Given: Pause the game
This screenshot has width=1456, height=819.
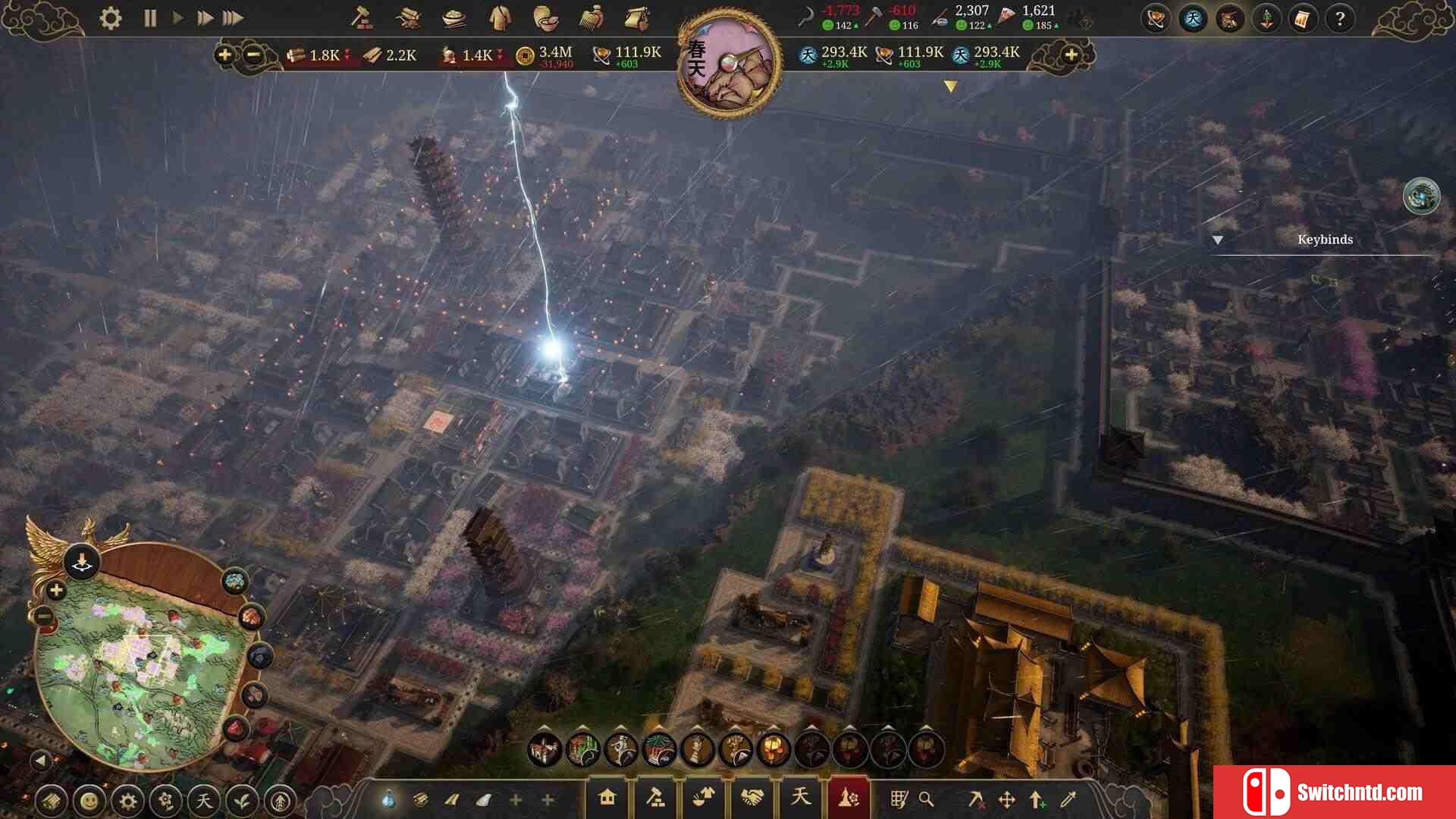Looking at the screenshot, I should (x=150, y=18).
